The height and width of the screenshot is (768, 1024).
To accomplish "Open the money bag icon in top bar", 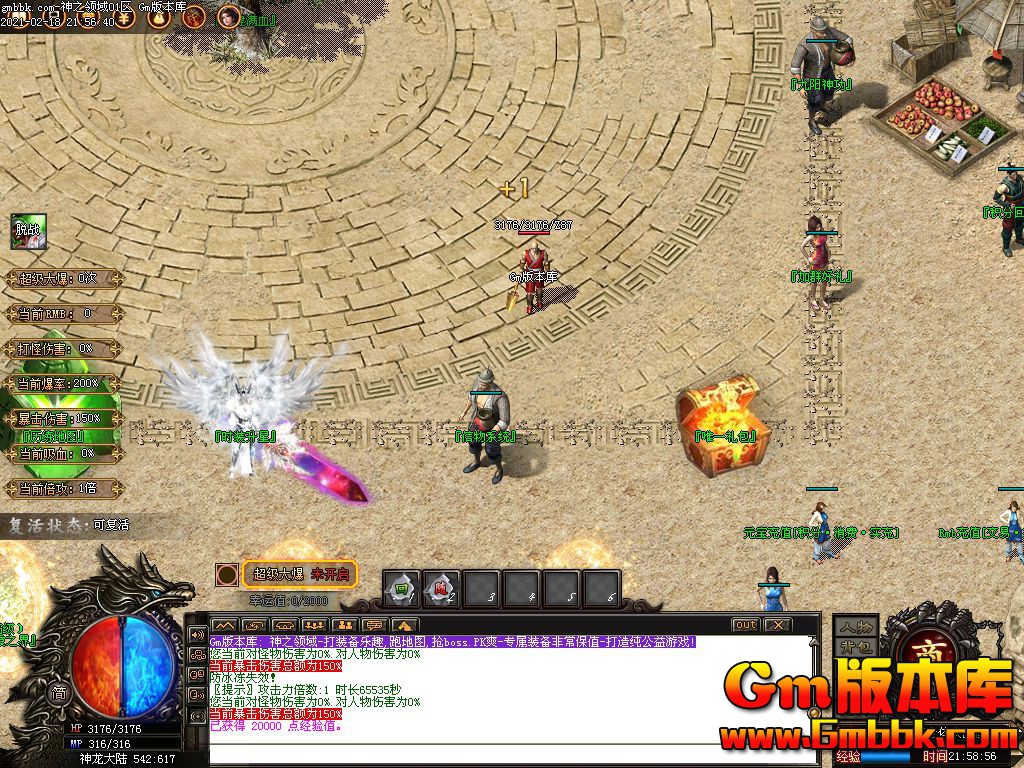I will coord(160,17).
